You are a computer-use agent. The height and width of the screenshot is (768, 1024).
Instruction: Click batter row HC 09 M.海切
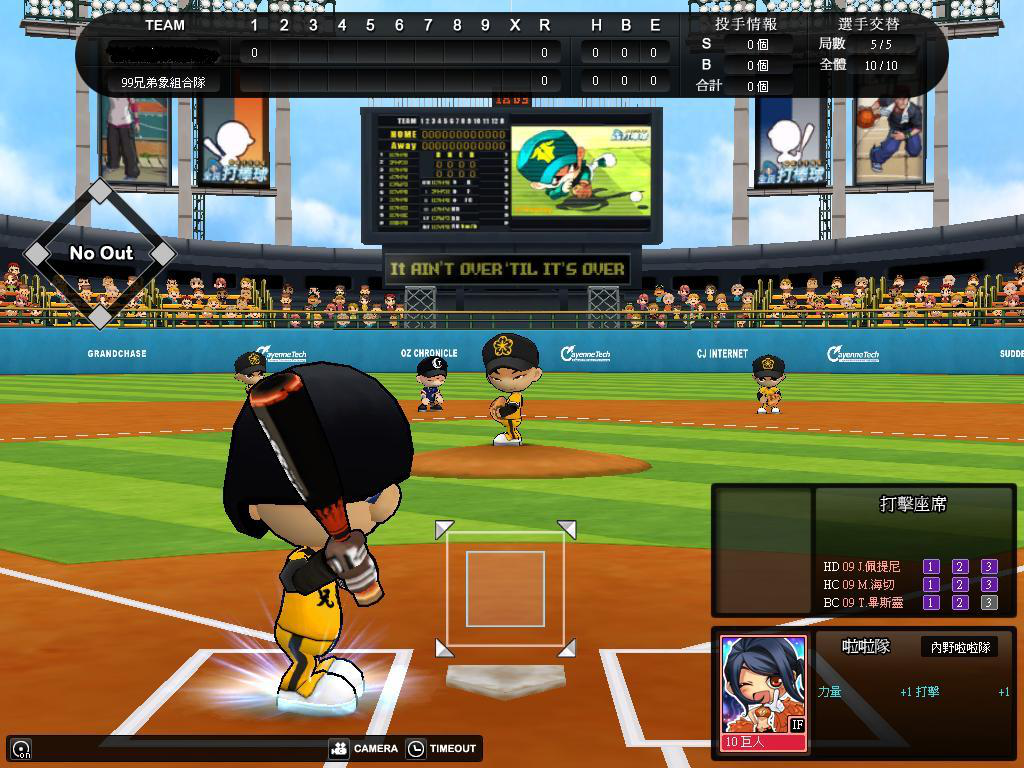pyautogui.click(x=860, y=585)
